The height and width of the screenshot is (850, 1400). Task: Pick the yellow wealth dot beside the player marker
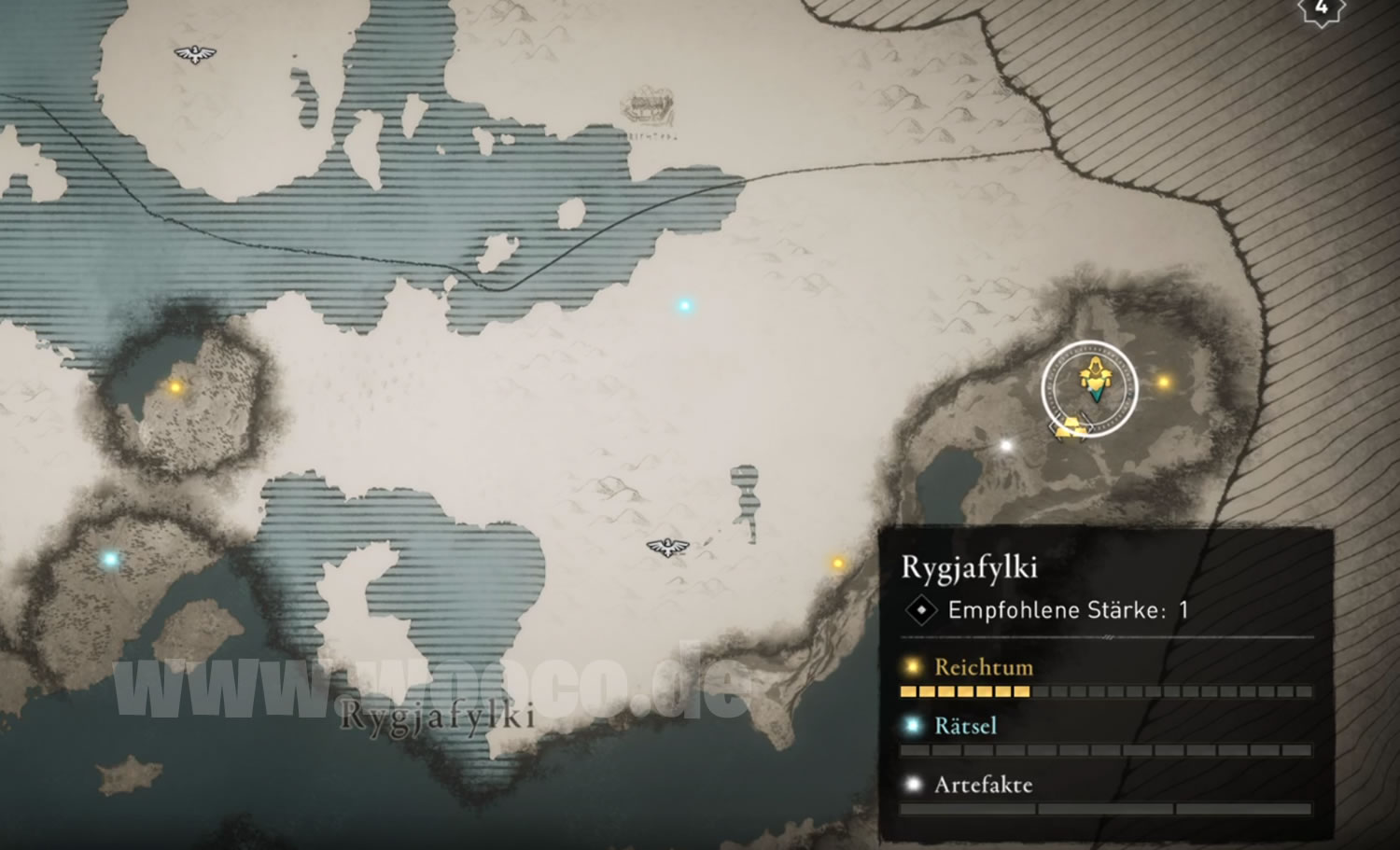click(x=1163, y=382)
